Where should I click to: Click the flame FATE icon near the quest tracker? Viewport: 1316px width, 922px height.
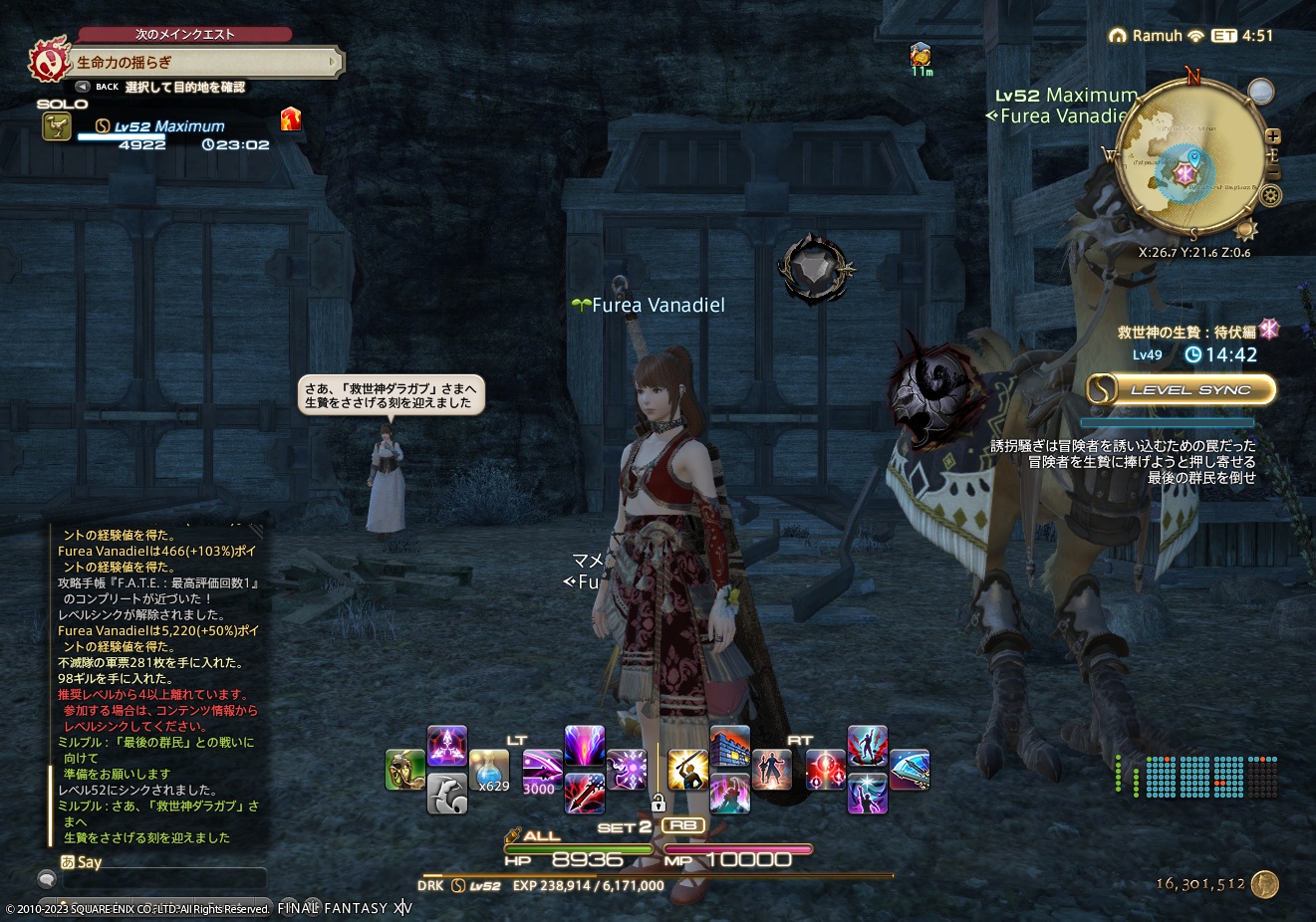click(x=290, y=121)
